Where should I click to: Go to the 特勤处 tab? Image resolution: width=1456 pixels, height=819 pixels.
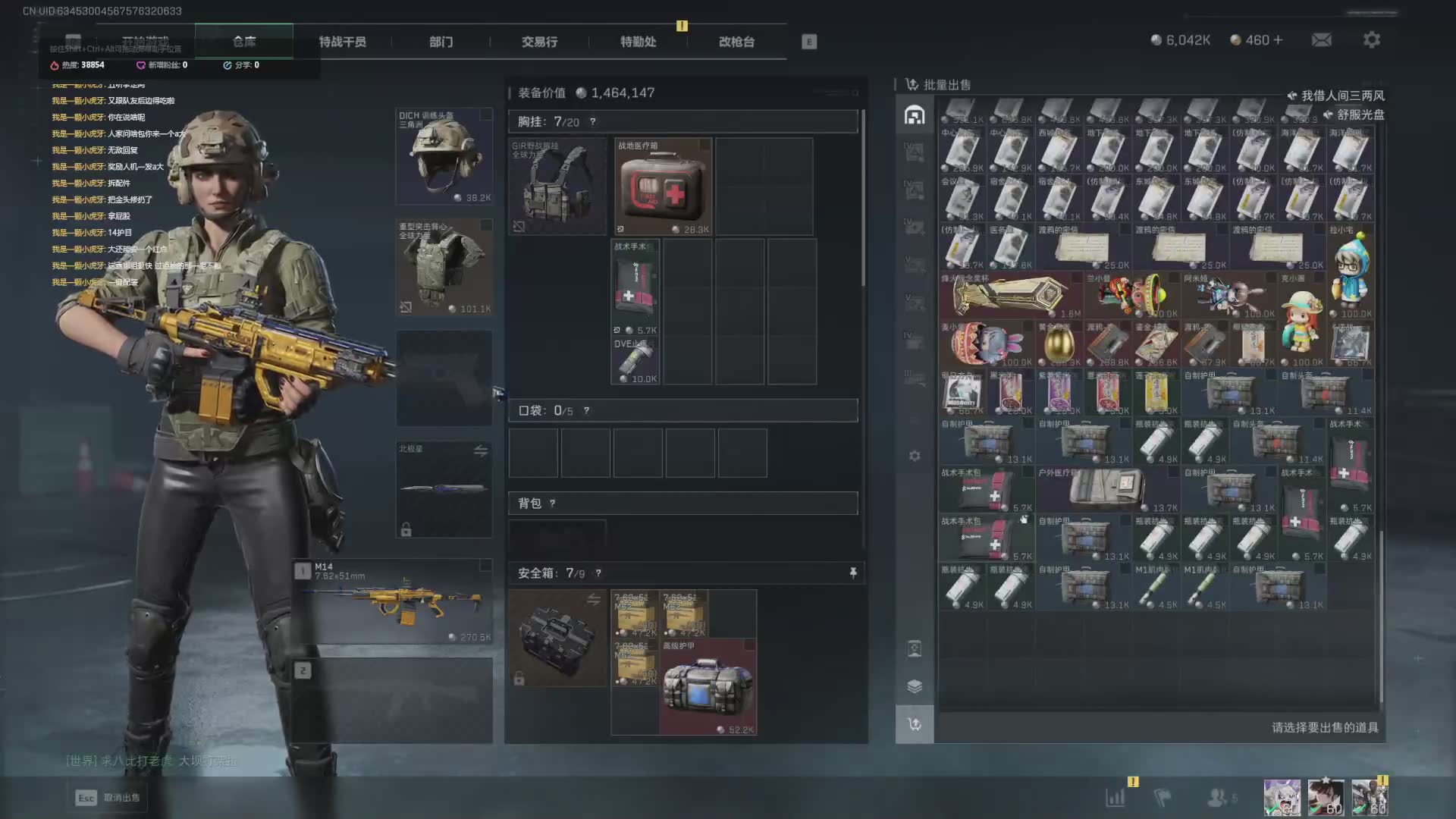pos(638,42)
